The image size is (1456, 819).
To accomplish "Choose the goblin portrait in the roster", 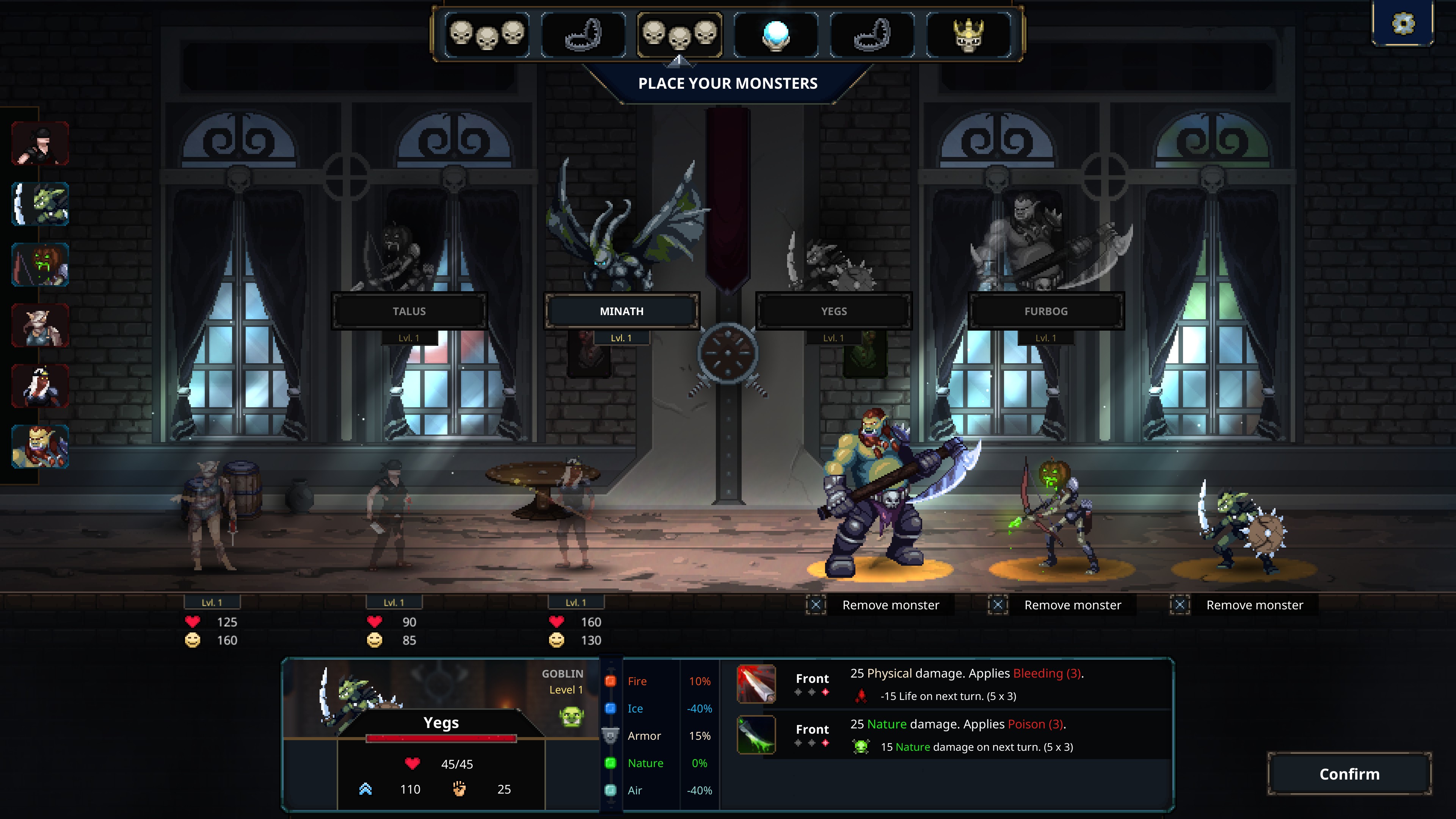I will point(40,204).
